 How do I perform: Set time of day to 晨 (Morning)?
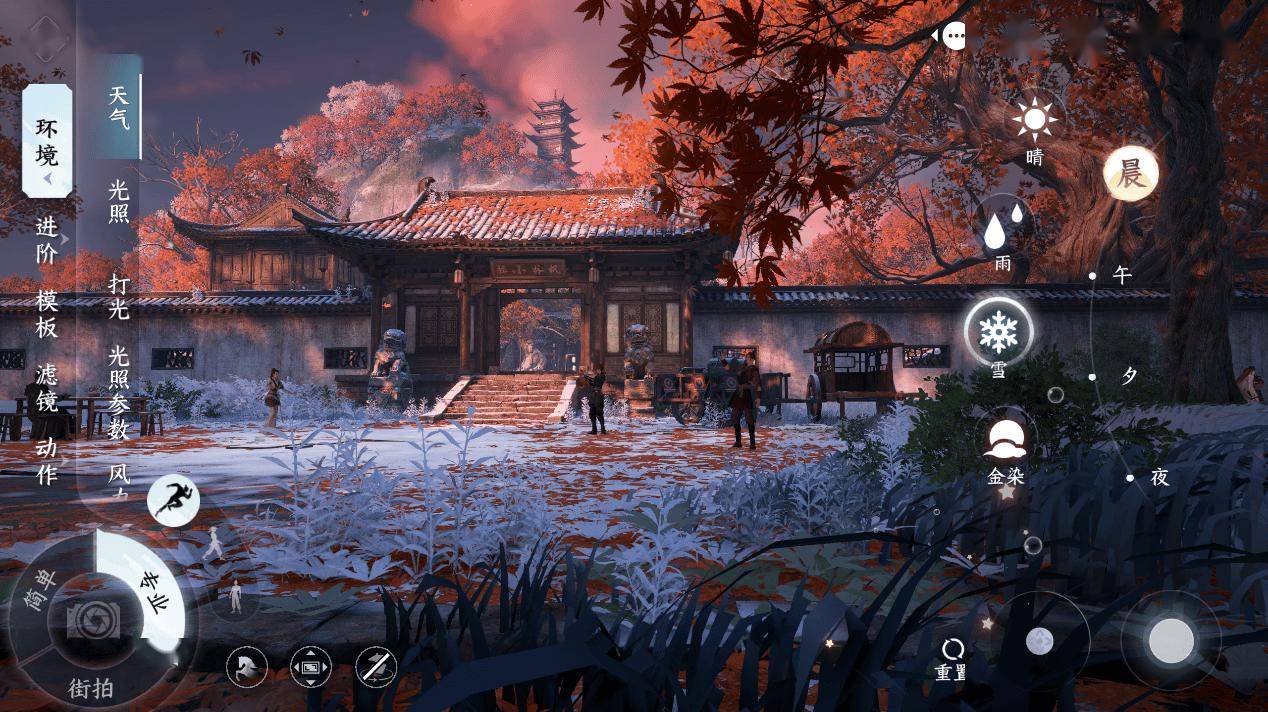[1130, 174]
